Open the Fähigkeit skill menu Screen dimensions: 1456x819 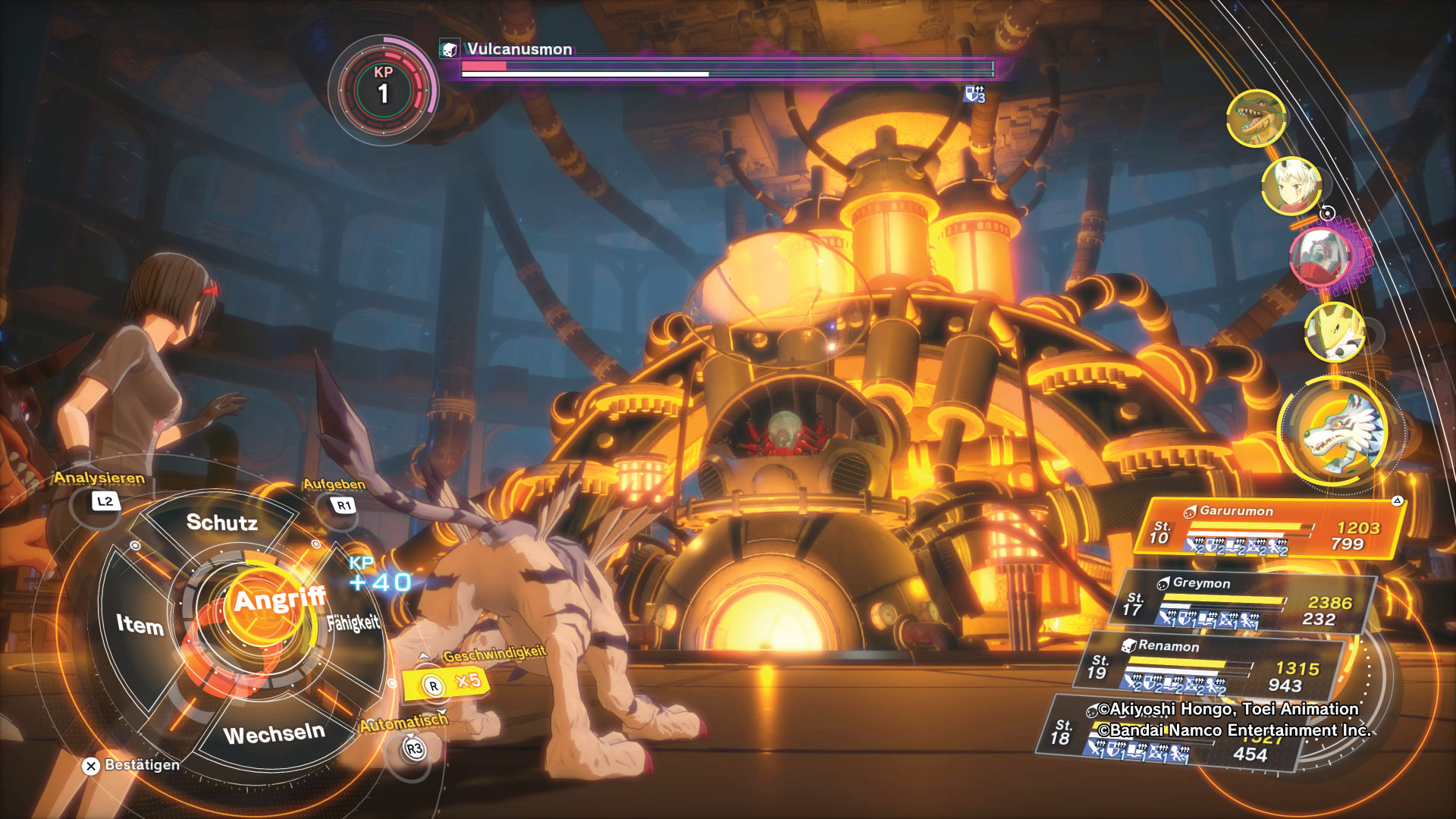[353, 623]
